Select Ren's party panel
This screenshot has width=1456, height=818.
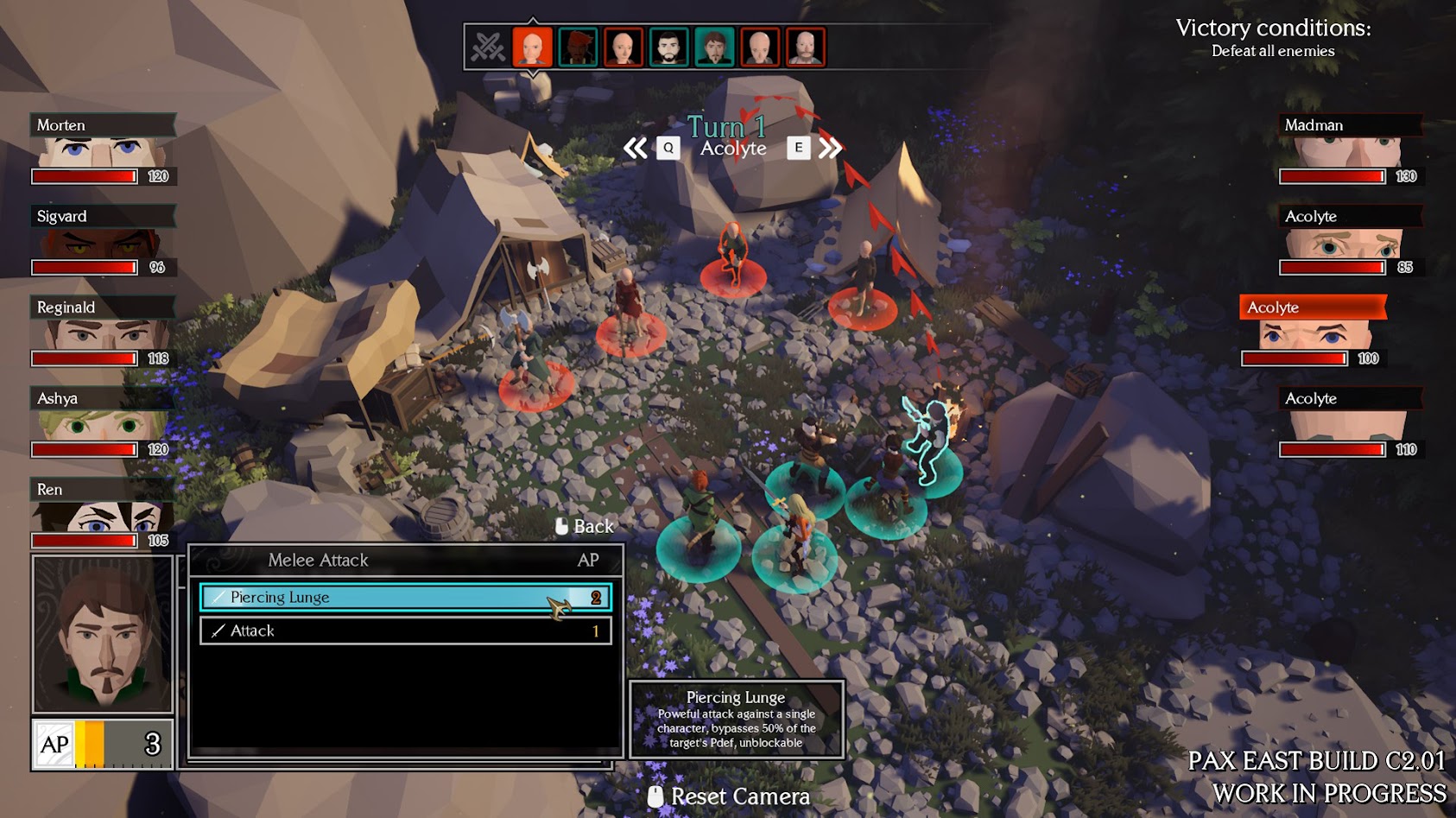(x=103, y=514)
